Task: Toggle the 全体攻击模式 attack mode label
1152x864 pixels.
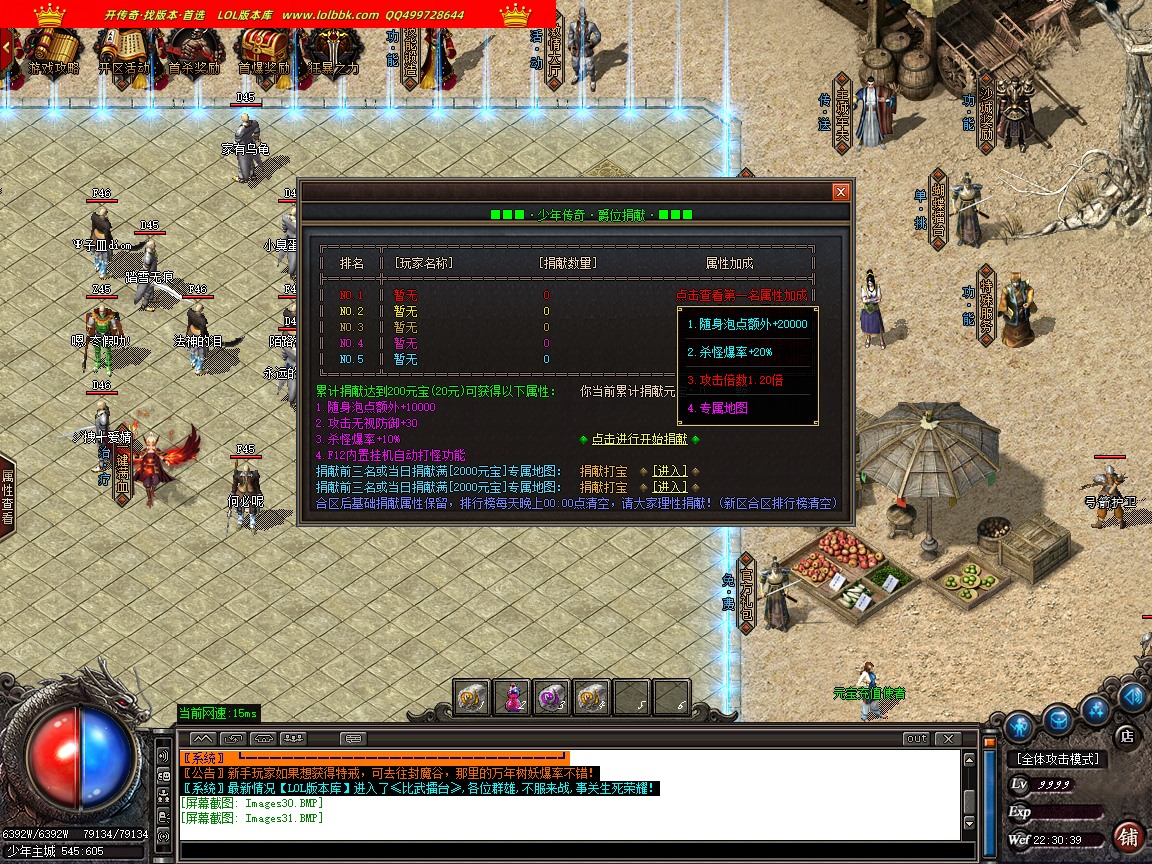Action: click(1058, 759)
